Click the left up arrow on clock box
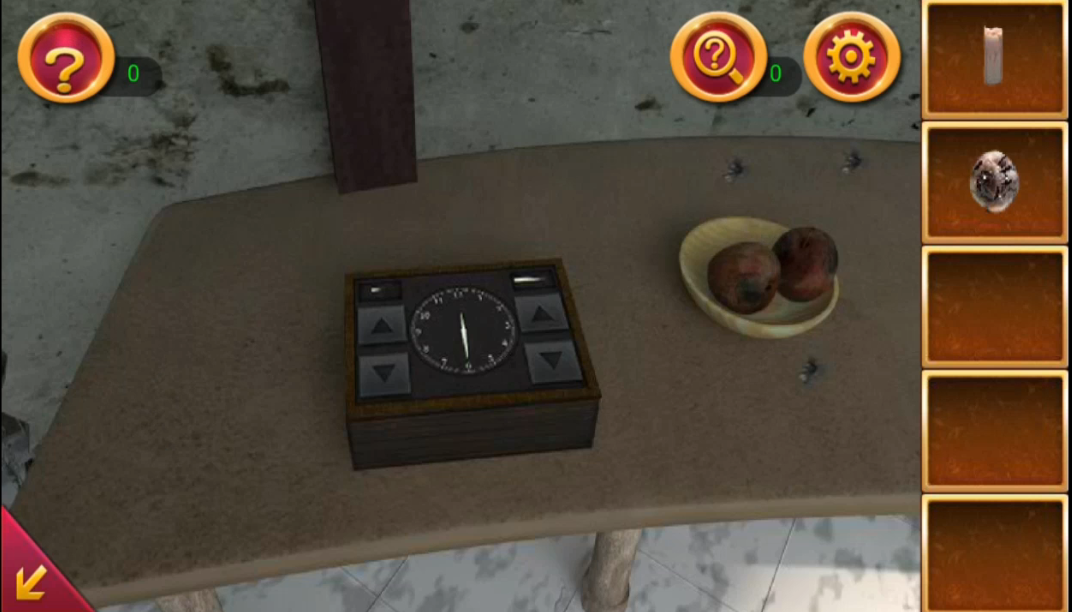This screenshot has height=612, width=1072. coord(382,325)
